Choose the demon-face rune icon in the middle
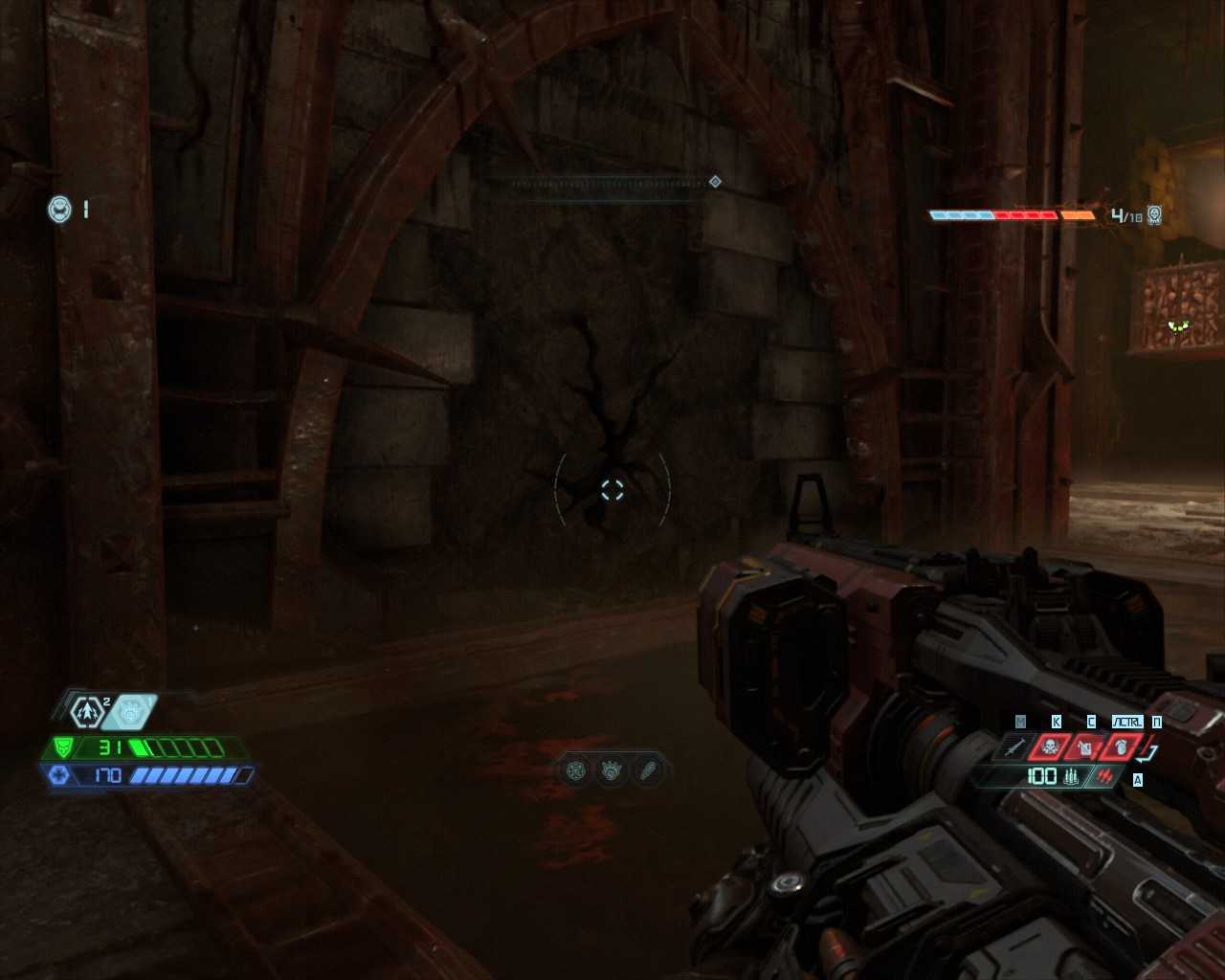 click(612, 769)
